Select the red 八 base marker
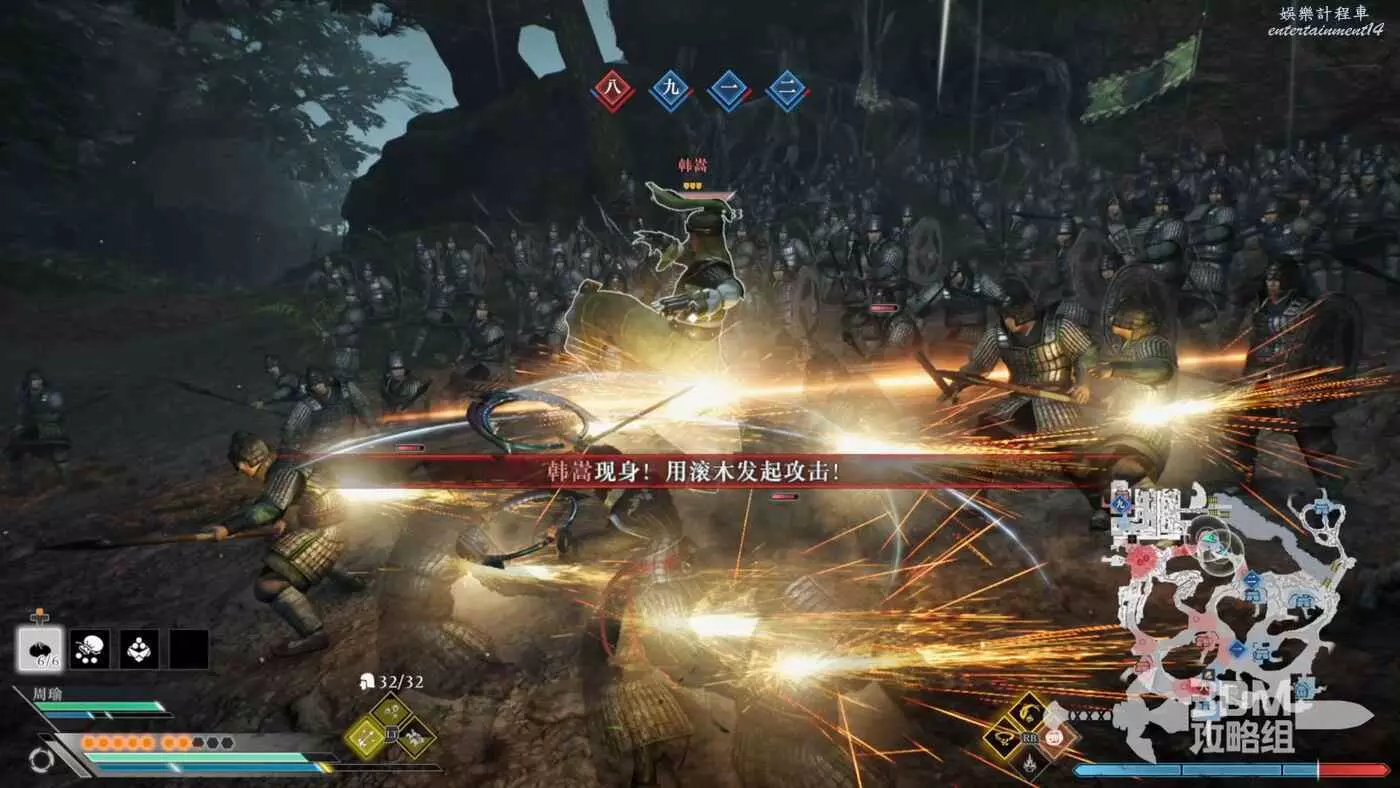This screenshot has width=1400, height=788. (x=612, y=91)
